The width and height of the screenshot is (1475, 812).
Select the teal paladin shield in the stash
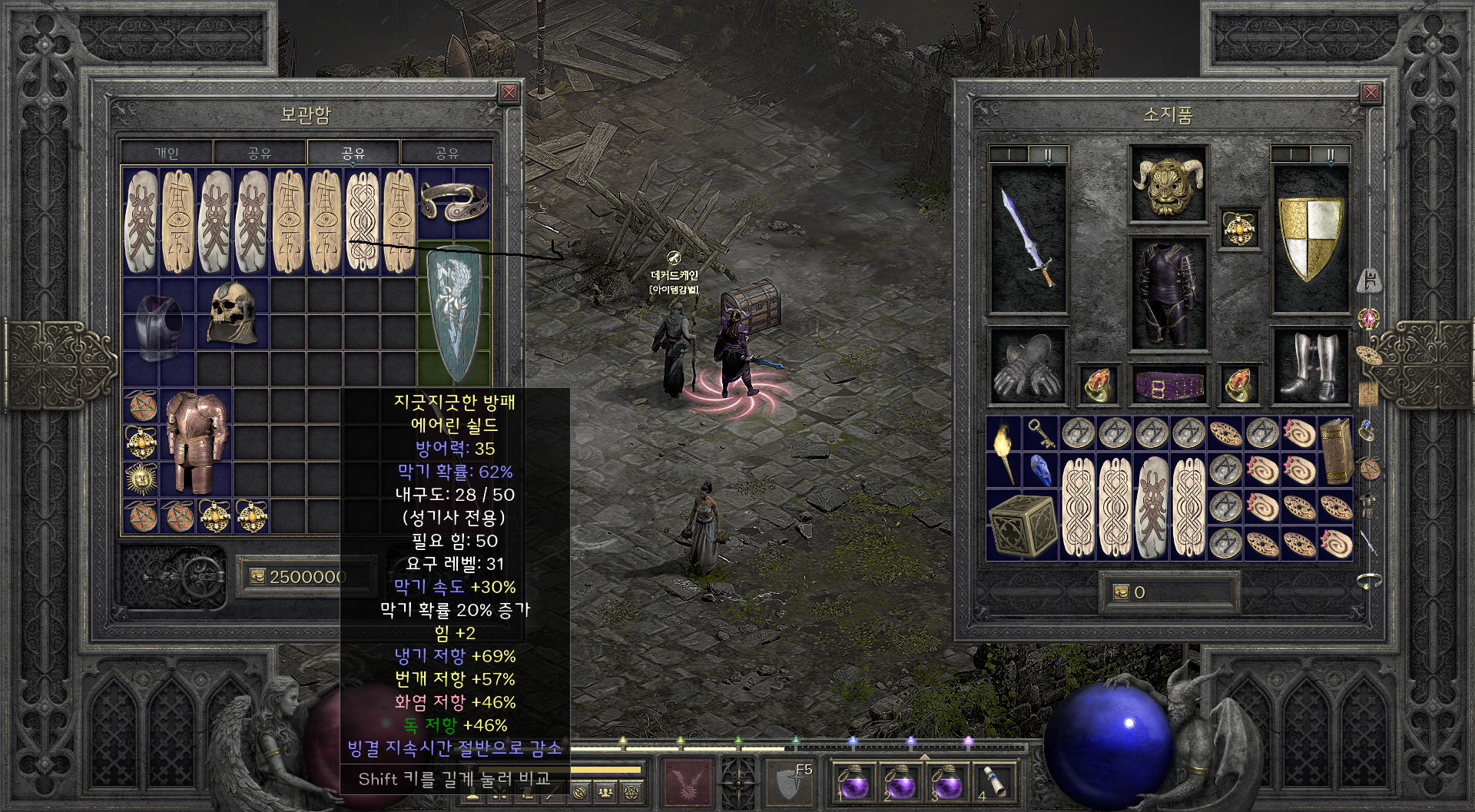coord(454,313)
